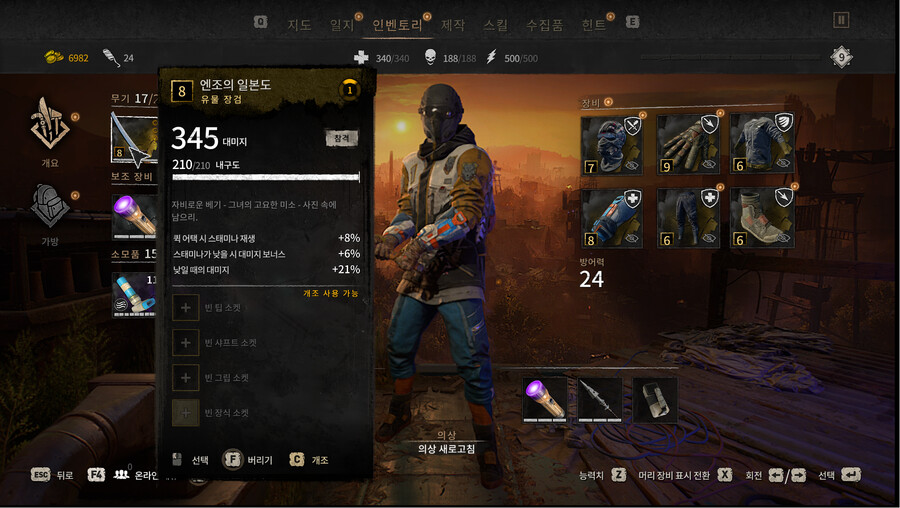Select the masked headgear equipment slot
Viewport: 900px width, 508px height.
[611, 144]
